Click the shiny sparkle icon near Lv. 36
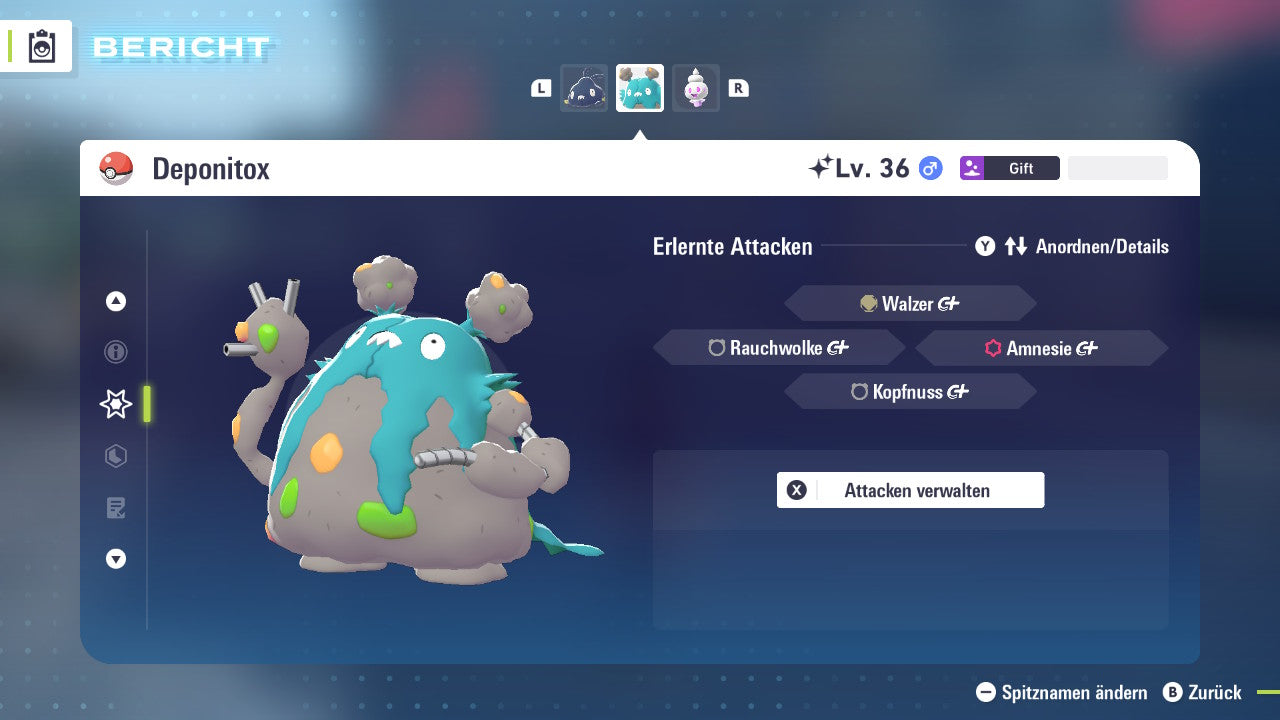1280x720 pixels. [x=822, y=167]
